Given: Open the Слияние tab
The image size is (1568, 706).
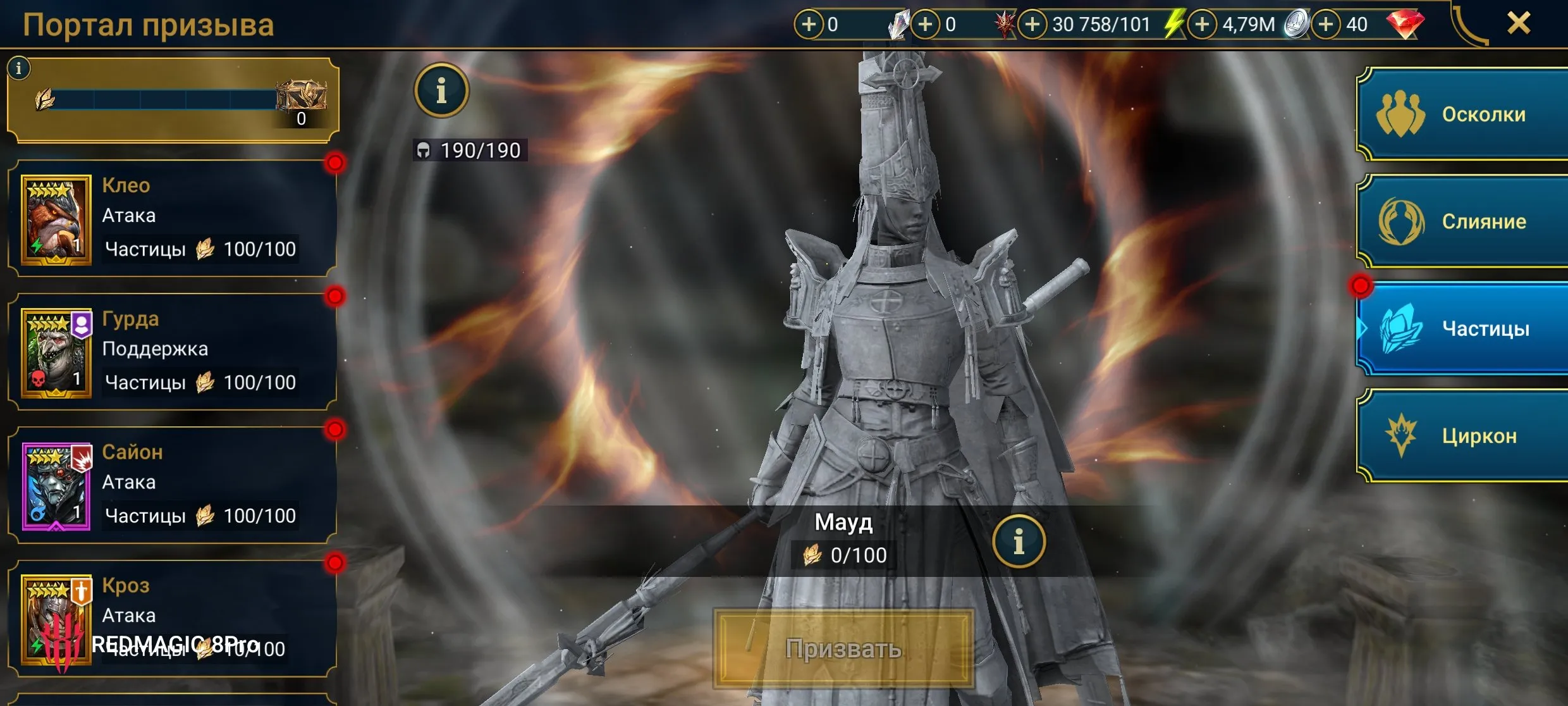Looking at the screenshot, I should tap(1462, 221).
